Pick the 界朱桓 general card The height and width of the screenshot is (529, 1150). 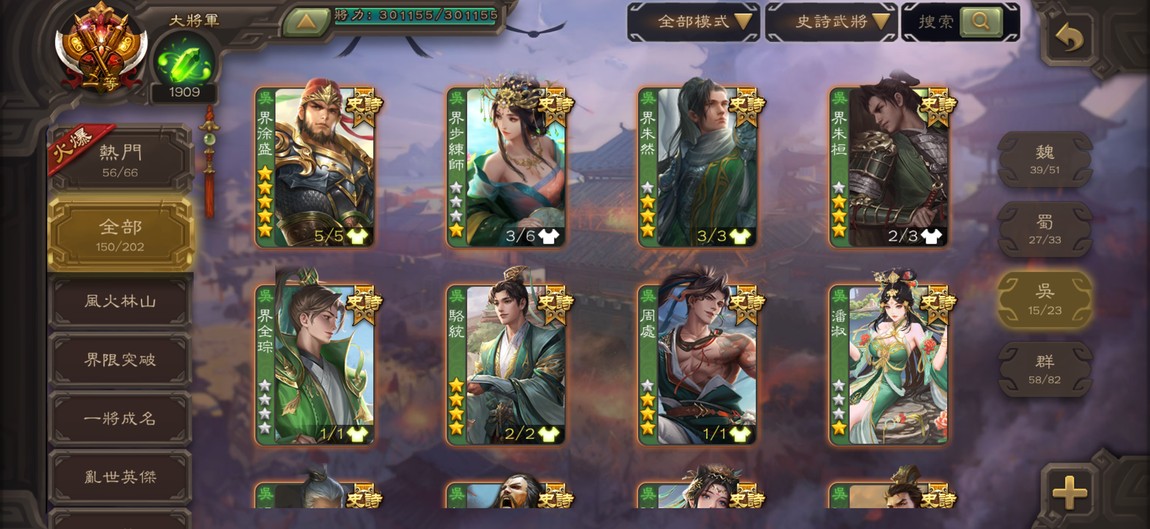click(889, 167)
